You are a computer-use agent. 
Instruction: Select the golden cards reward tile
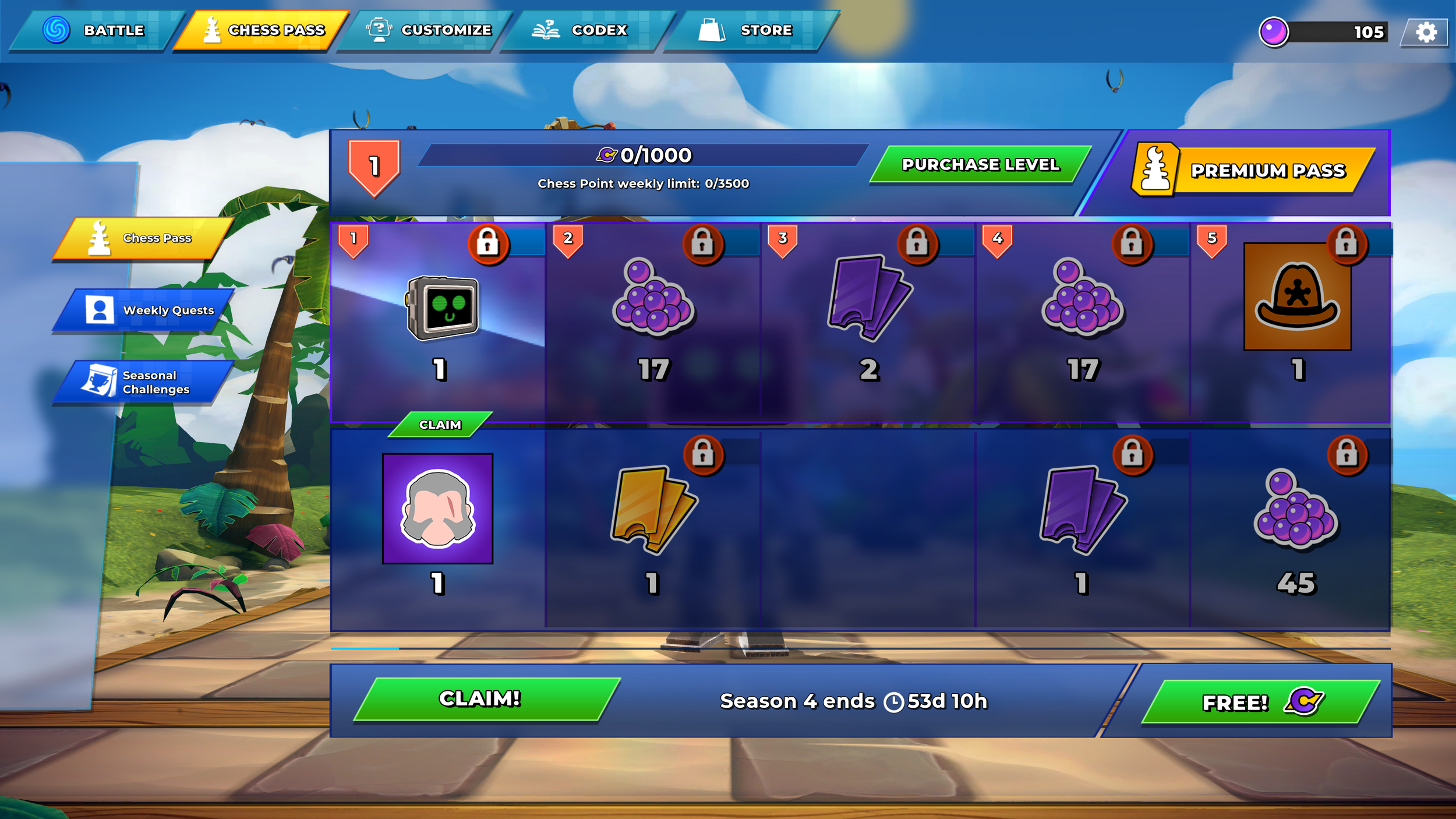click(x=653, y=510)
